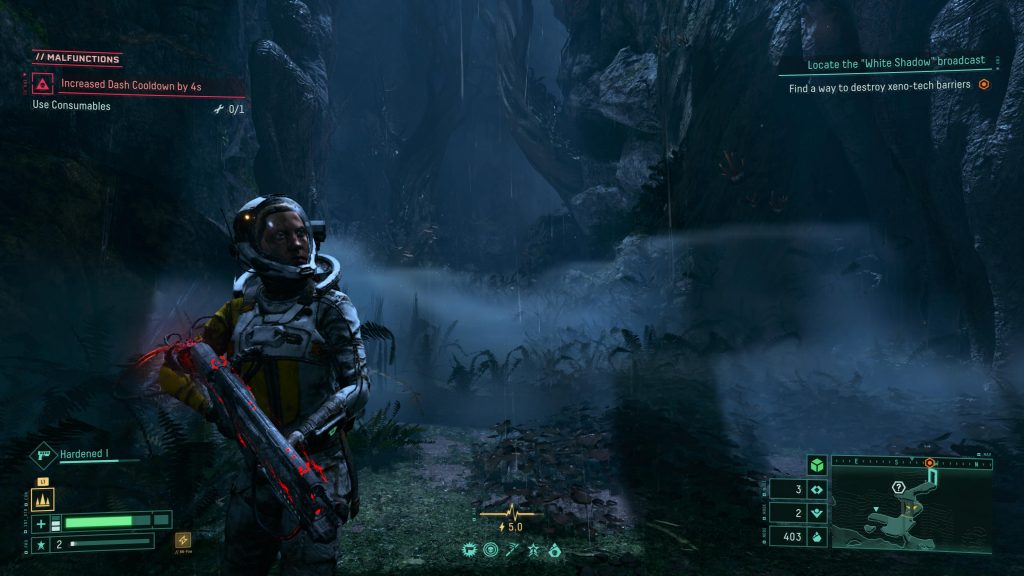The width and height of the screenshot is (1024, 576).
Task: Click the green plus integrity icon
Action: [x=41, y=523]
